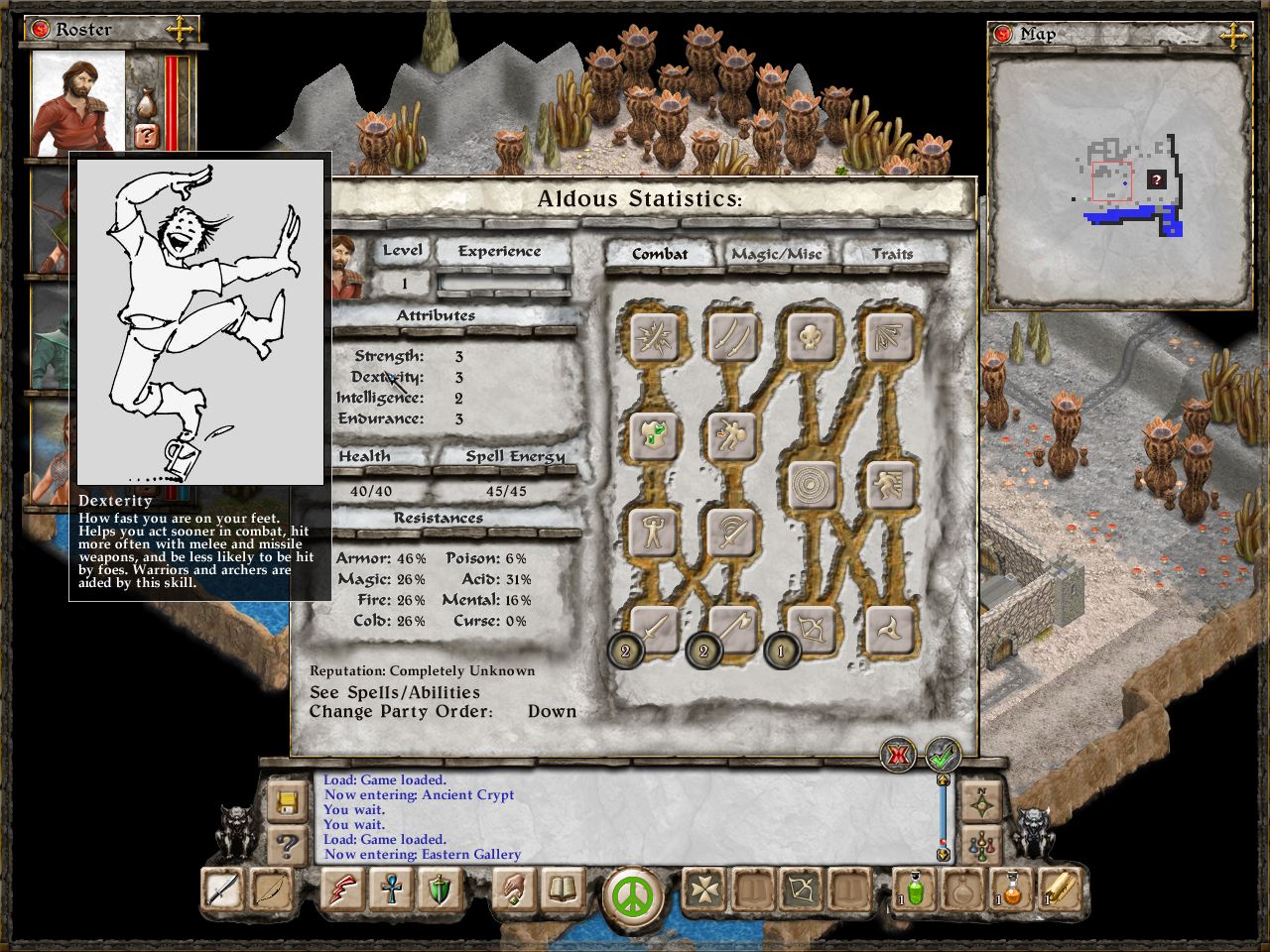This screenshot has width=1270, height=952.
Task: Click the Thrown Missiles skill icon
Action: (x=891, y=630)
